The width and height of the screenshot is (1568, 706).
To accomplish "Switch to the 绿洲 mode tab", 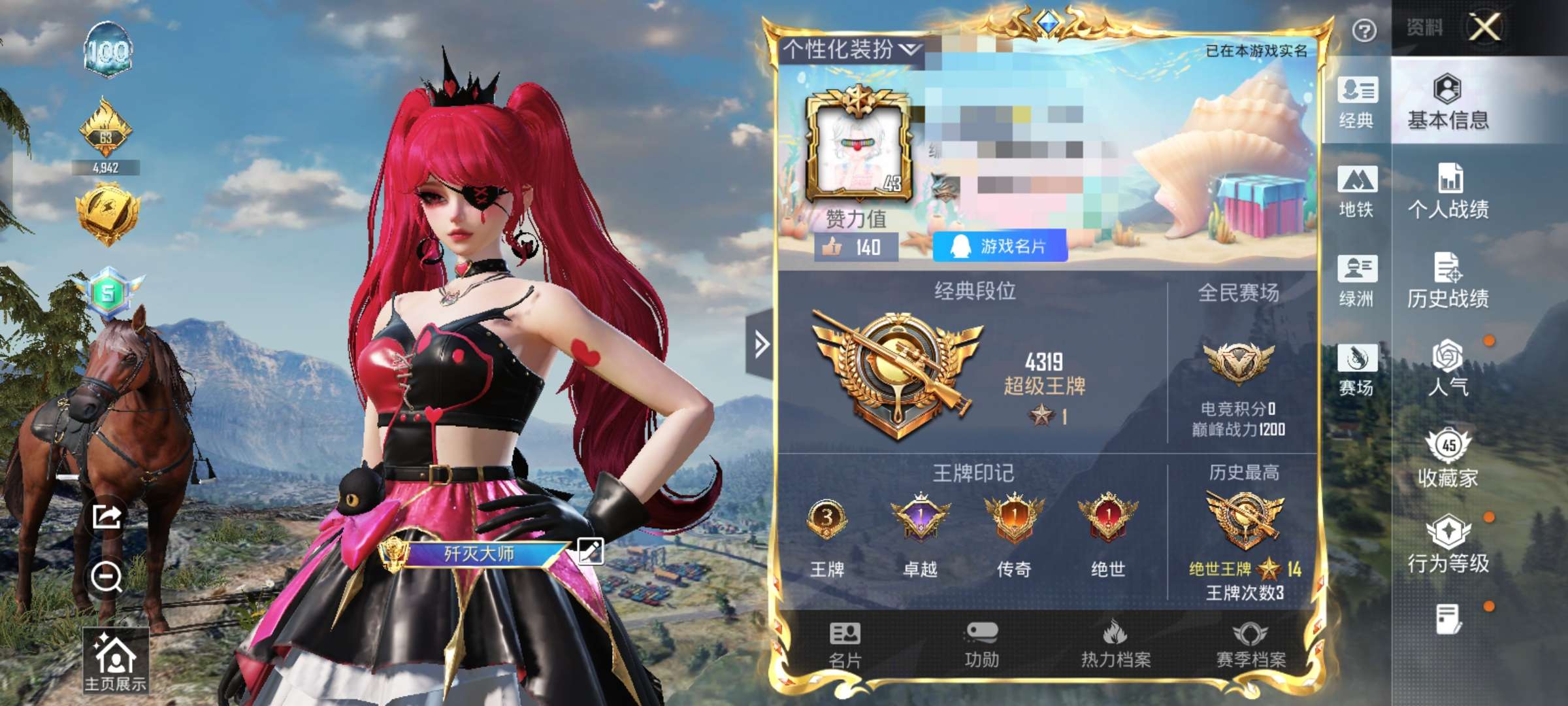I will click(x=1357, y=282).
